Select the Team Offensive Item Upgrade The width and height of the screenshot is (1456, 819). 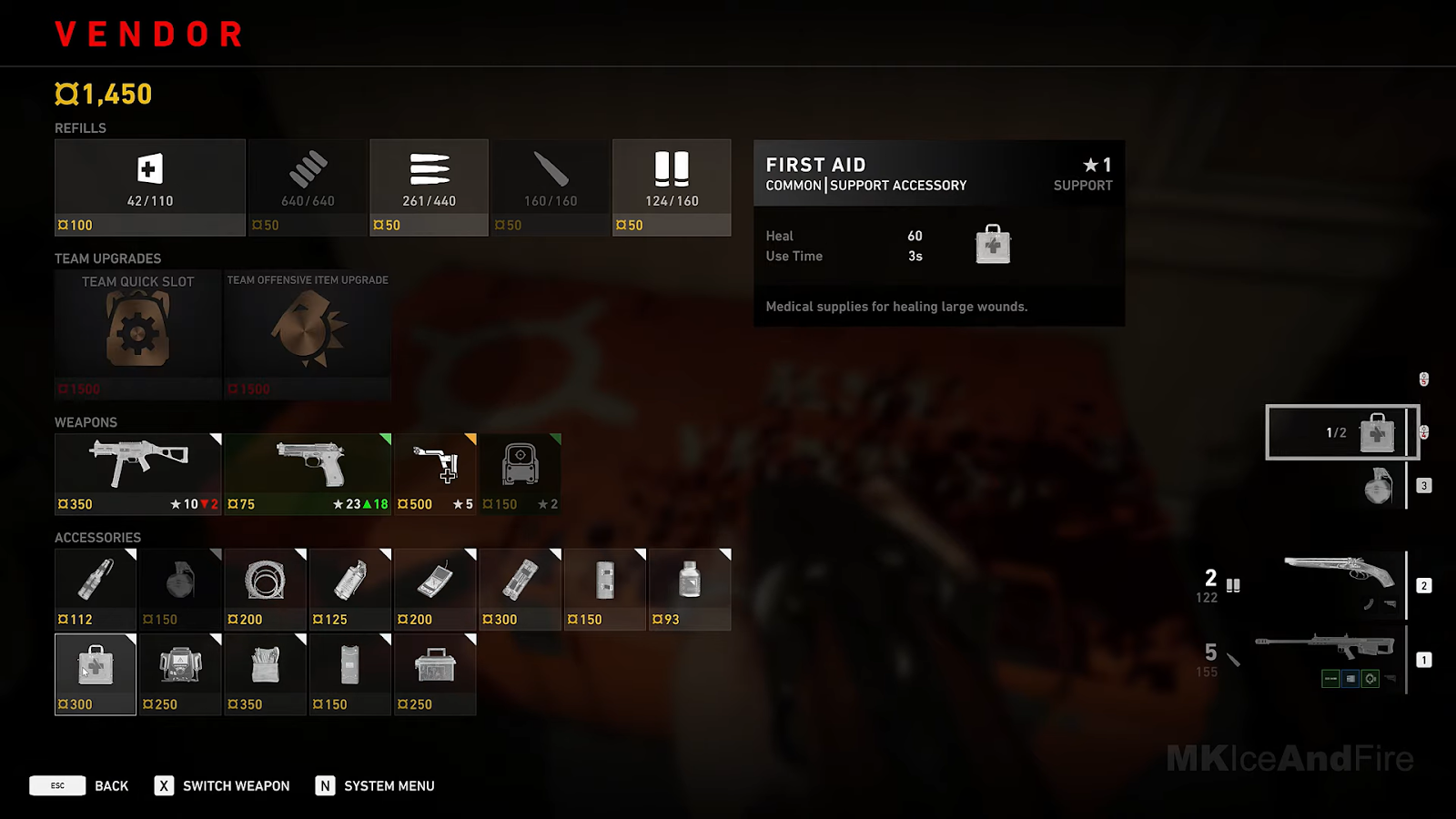click(x=308, y=334)
